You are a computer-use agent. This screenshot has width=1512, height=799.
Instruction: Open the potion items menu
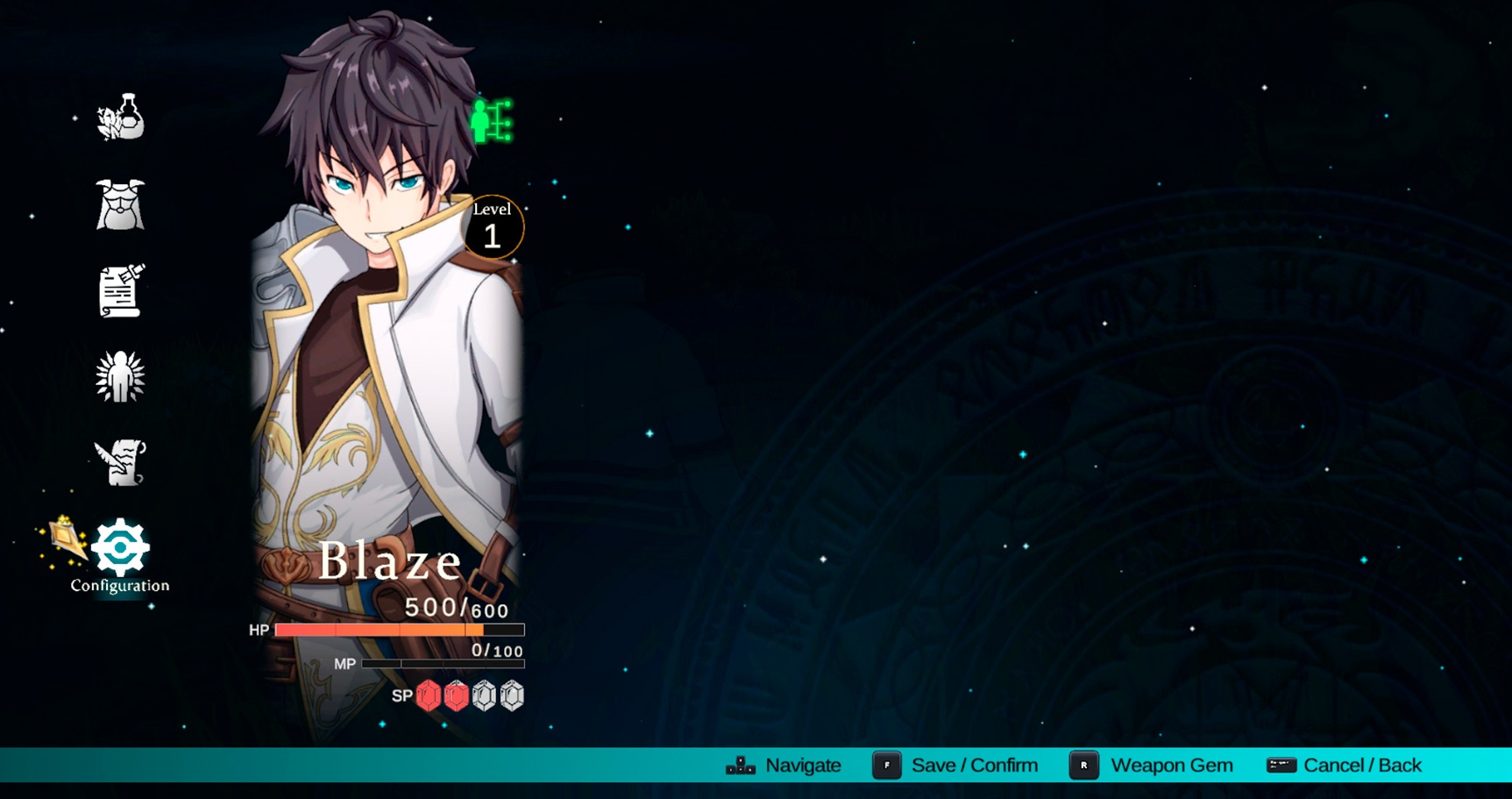coord(120,118)
